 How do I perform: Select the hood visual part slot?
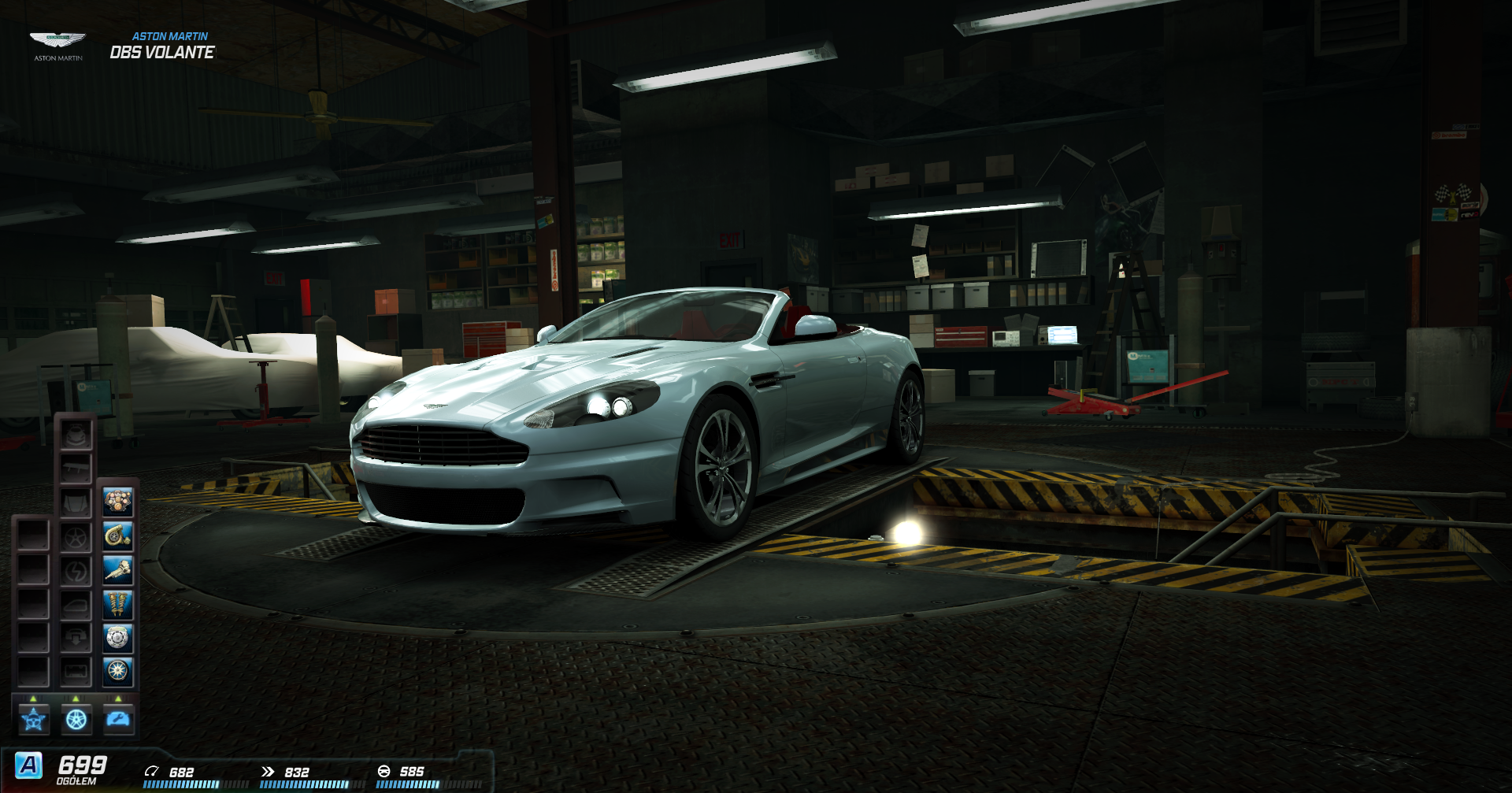(76, 502)
